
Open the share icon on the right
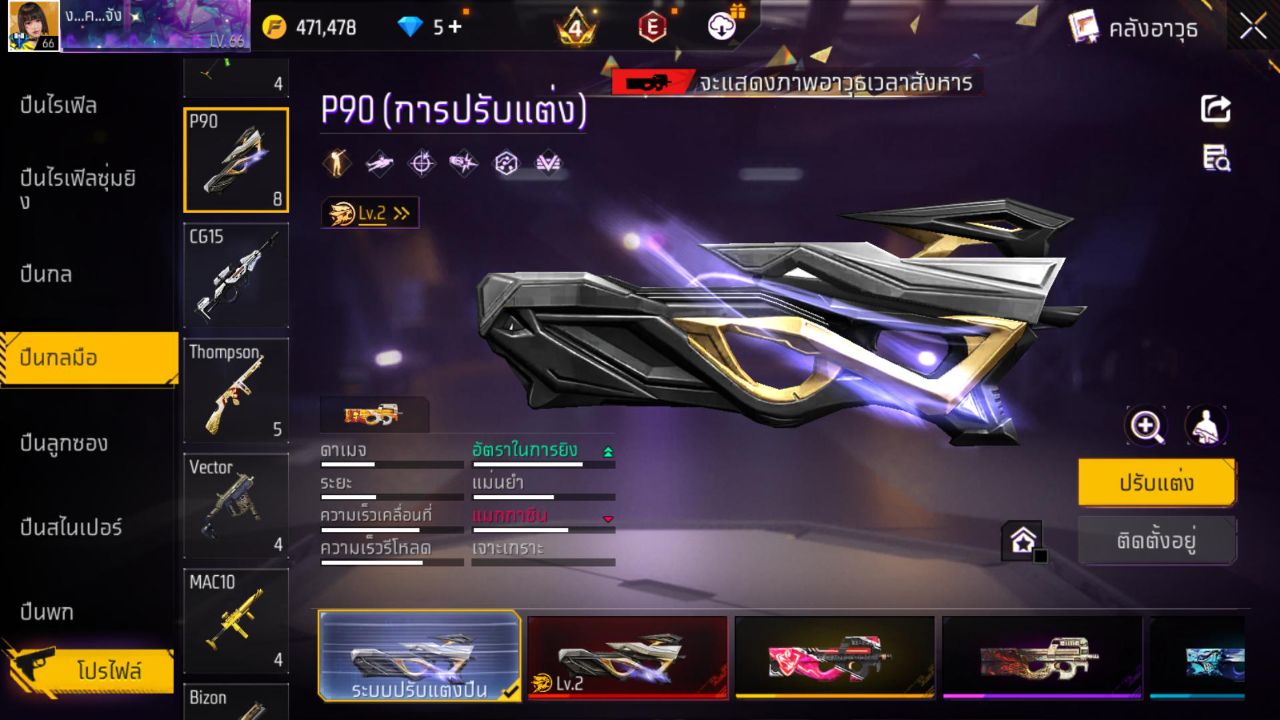tap(1215, 110)
